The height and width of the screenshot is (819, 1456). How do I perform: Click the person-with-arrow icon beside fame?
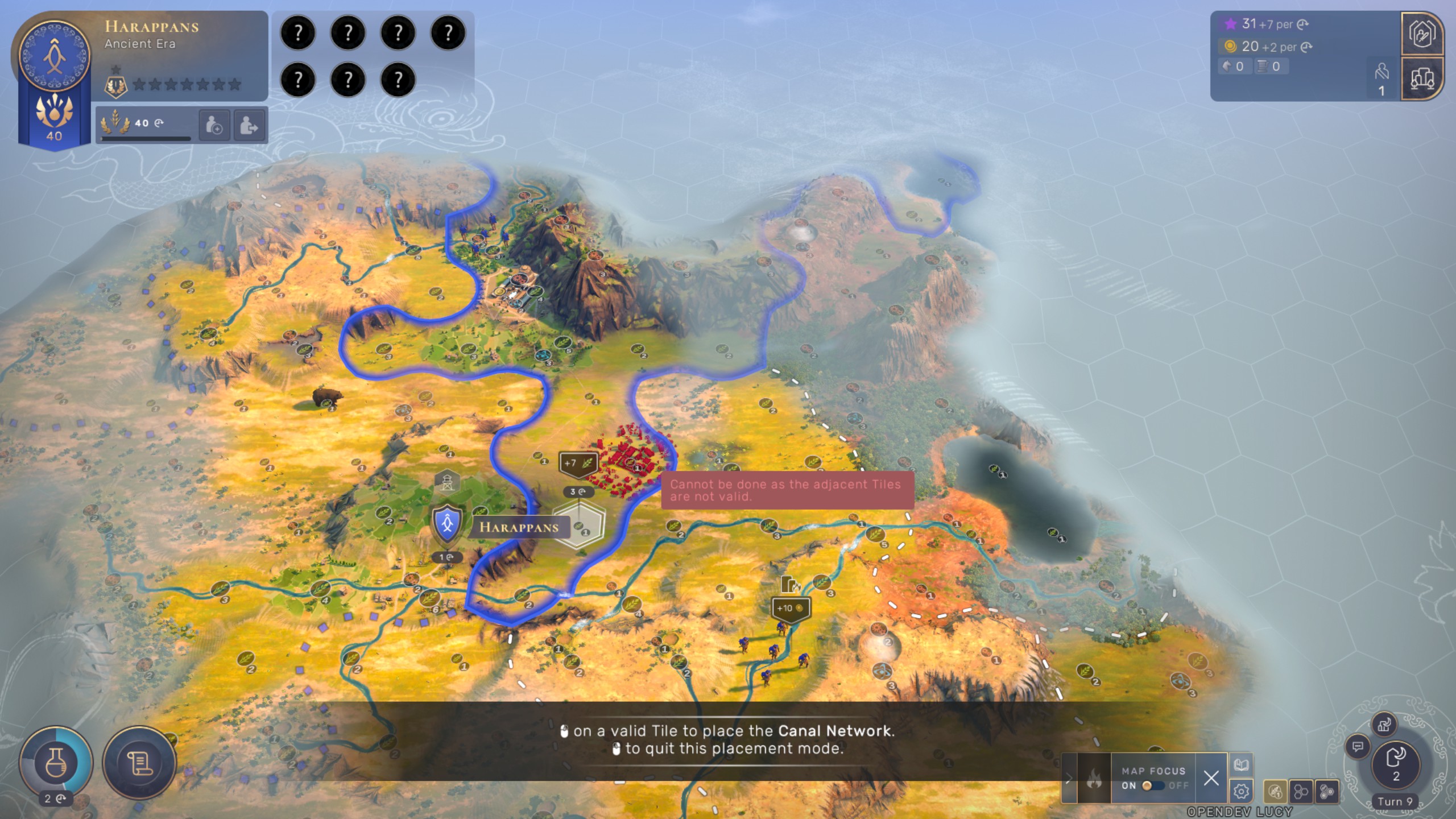[x=249, y=125]
